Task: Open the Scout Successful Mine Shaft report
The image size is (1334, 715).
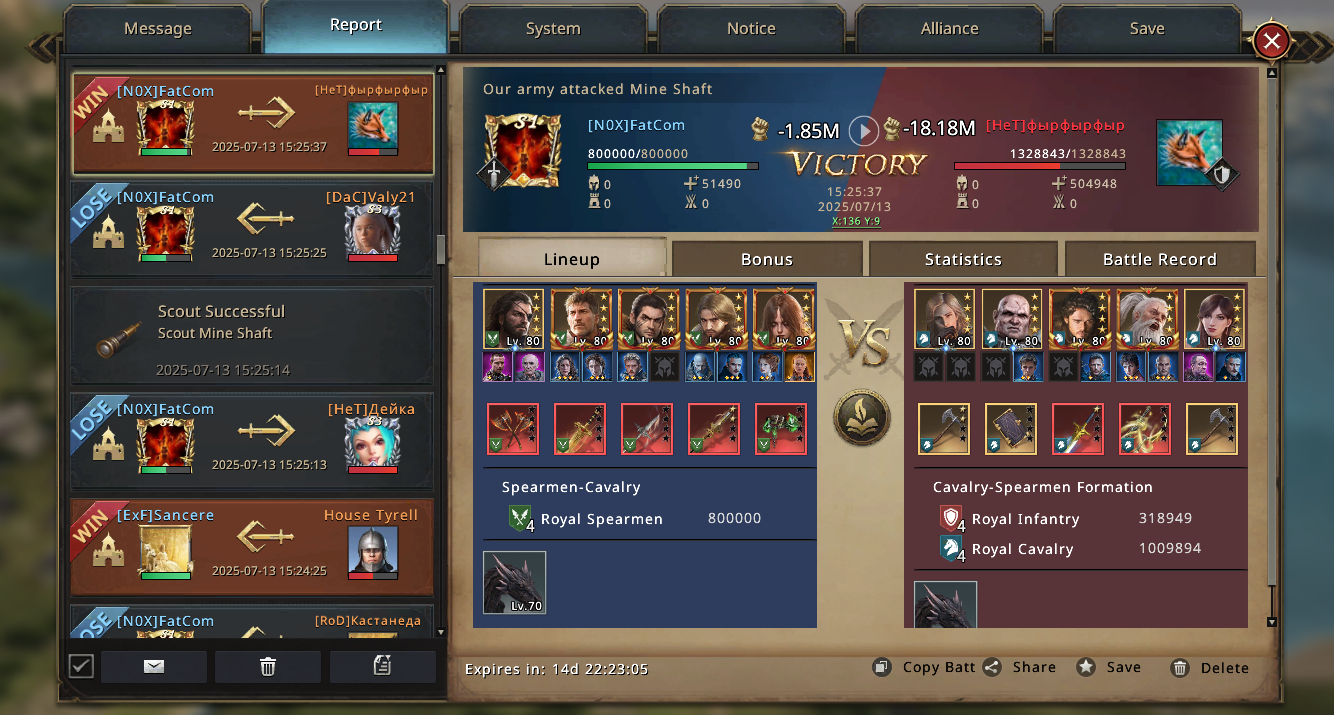Action: [x=252, y=336]
